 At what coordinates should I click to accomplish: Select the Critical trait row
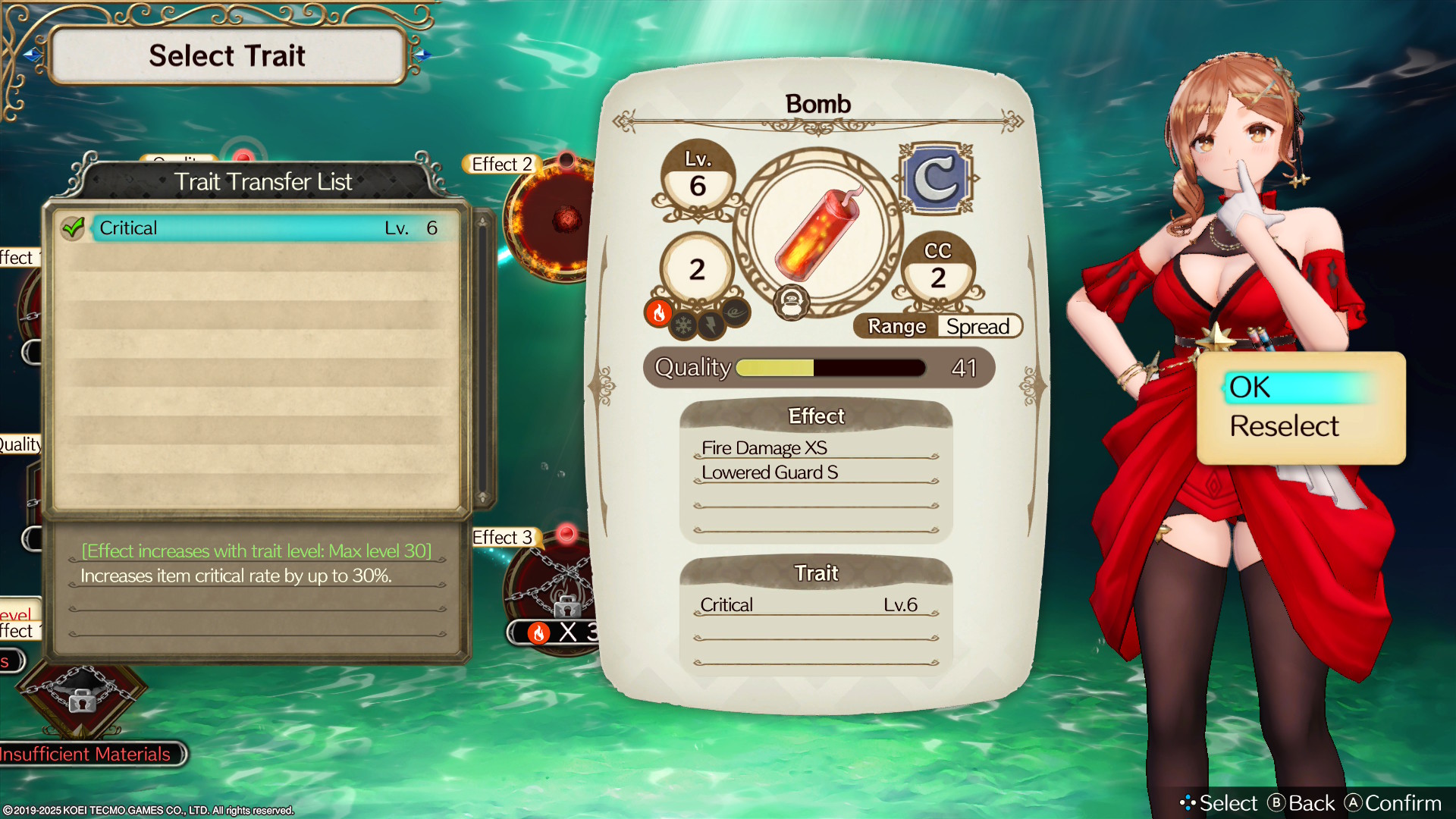(258, 227)
